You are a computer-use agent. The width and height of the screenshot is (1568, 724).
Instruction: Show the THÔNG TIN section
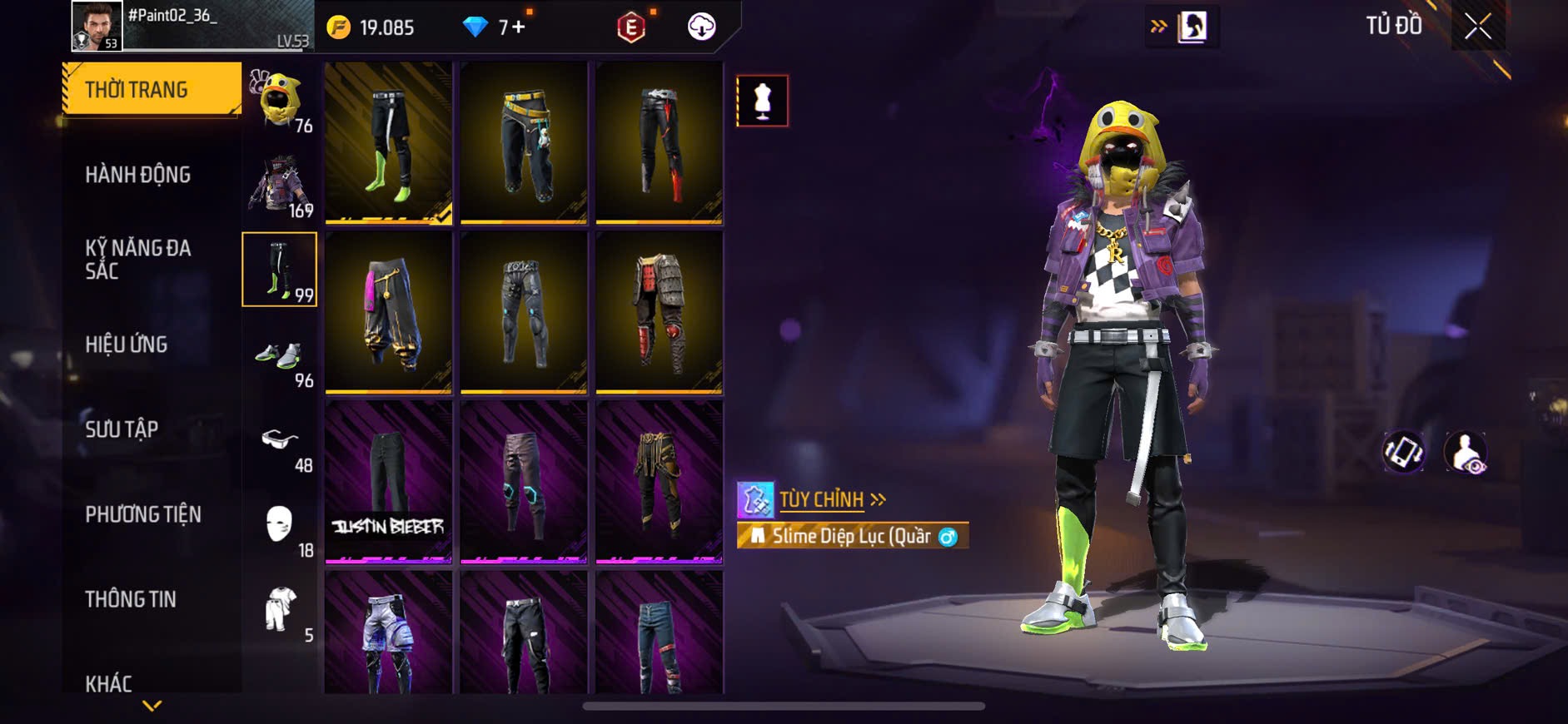pos(131,599)
